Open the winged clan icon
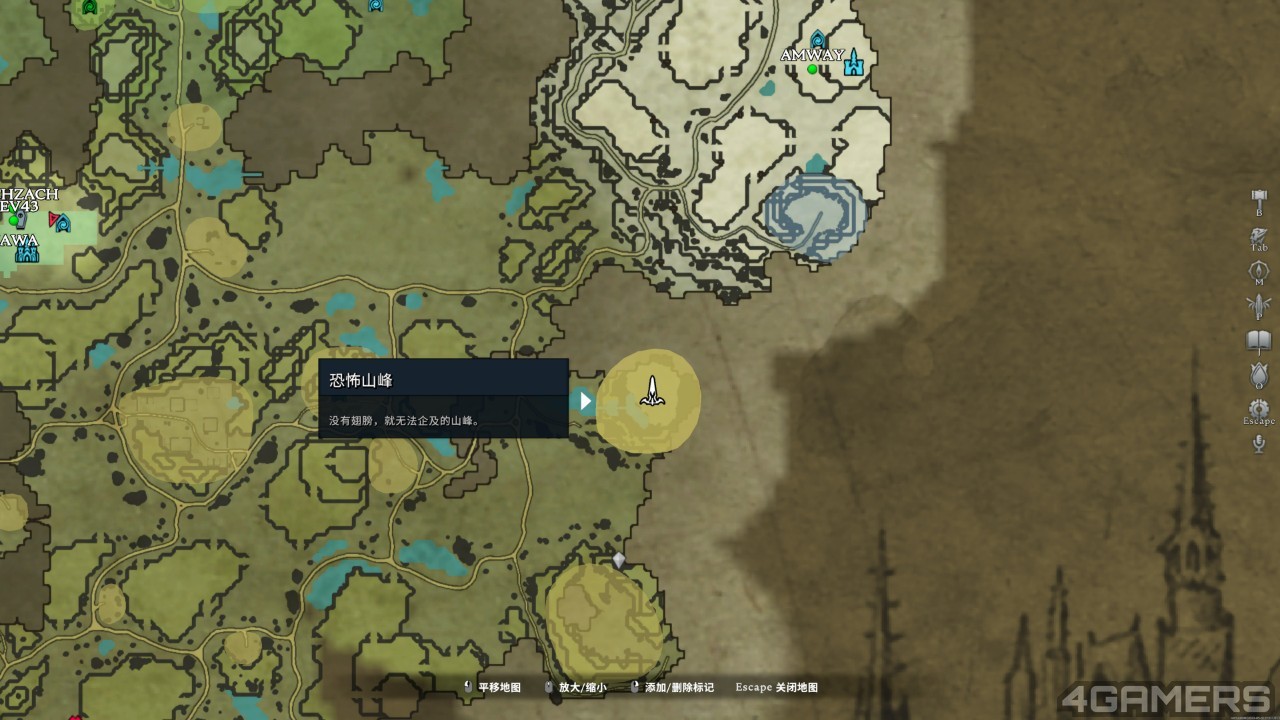The height and width of the screenshot is (720, 1280). pos(1259,305)
